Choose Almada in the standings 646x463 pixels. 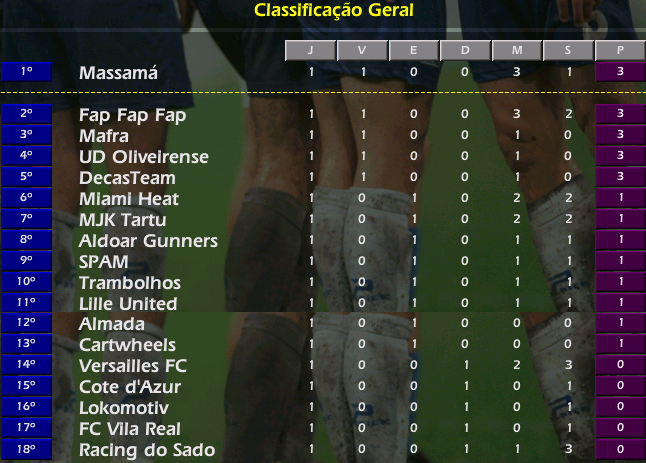tap(111, 324)
